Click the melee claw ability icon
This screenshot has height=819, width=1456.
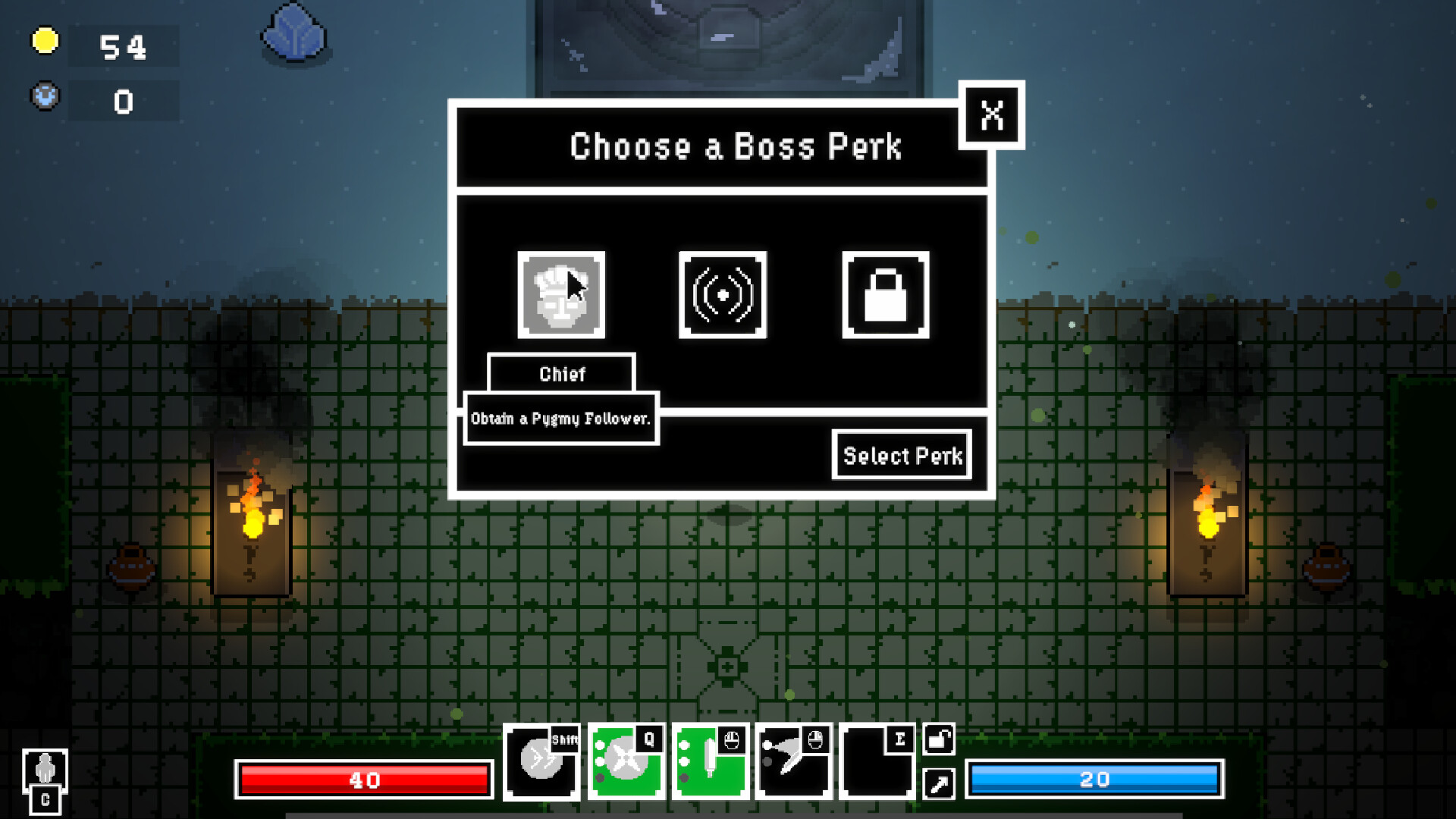[x=795, y=761]
